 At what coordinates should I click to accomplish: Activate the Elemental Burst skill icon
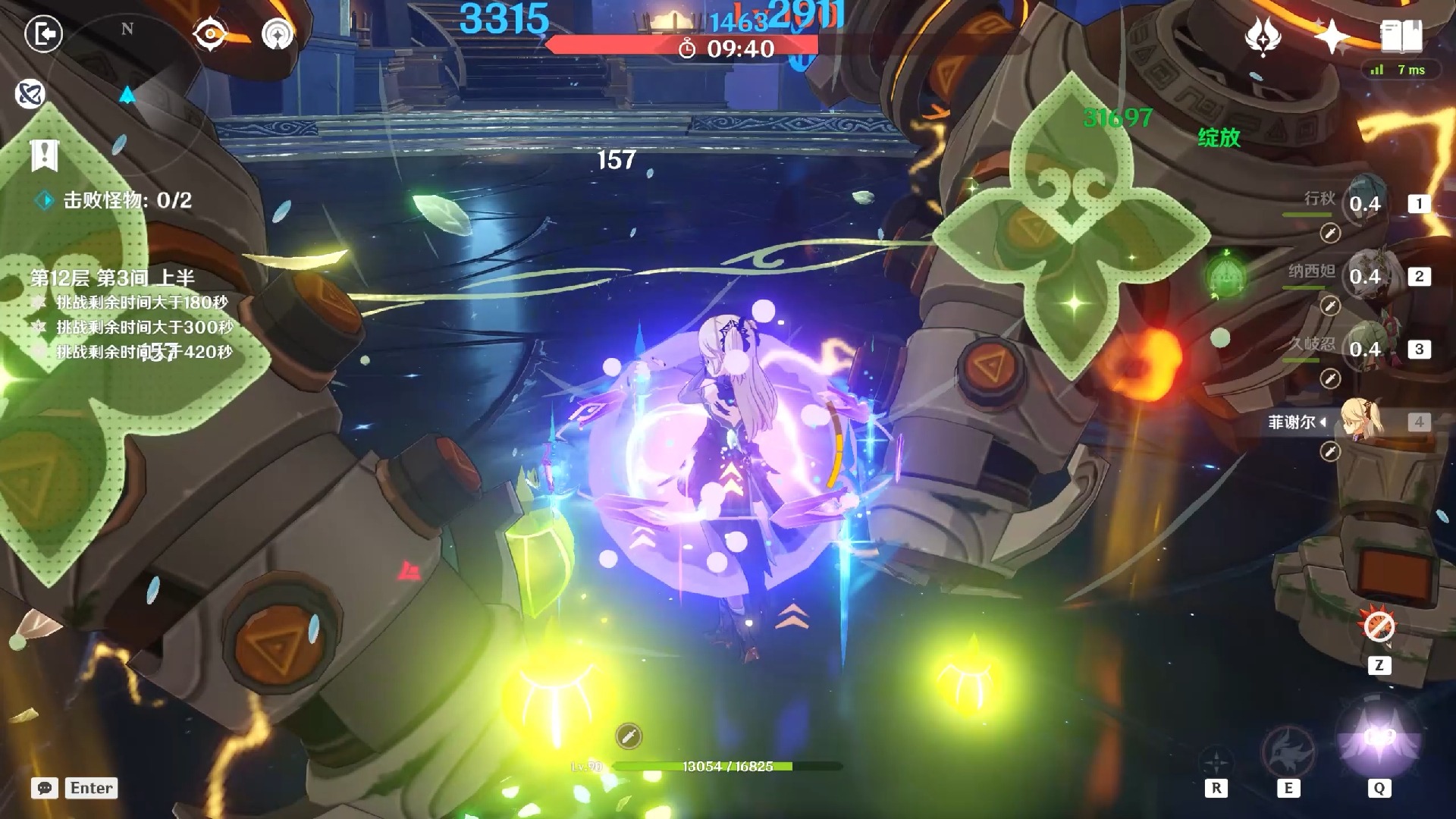click(x=1379, y=741)
